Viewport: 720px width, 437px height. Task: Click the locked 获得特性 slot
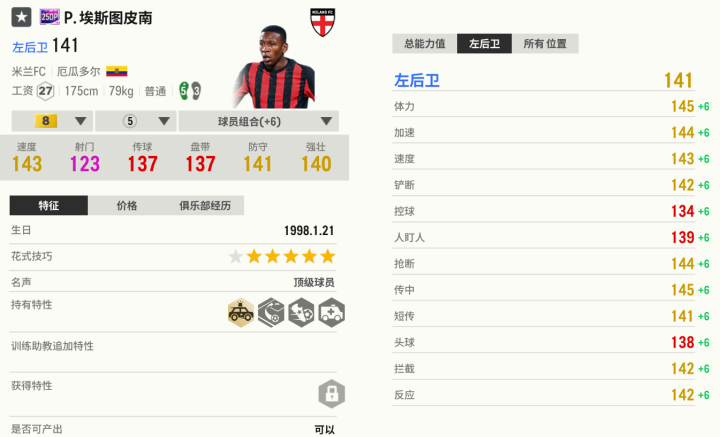330,391
